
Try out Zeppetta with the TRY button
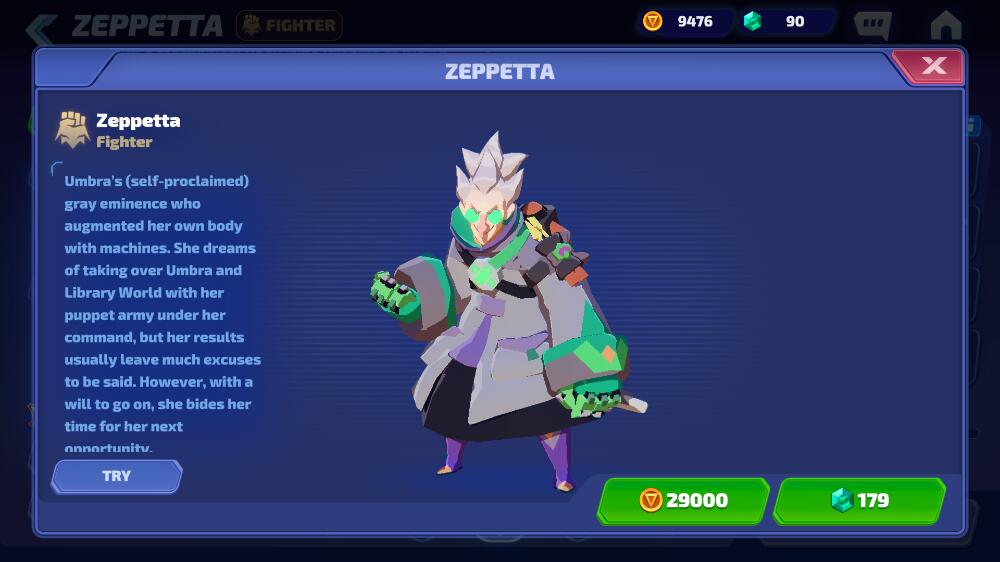coord(117,476)
